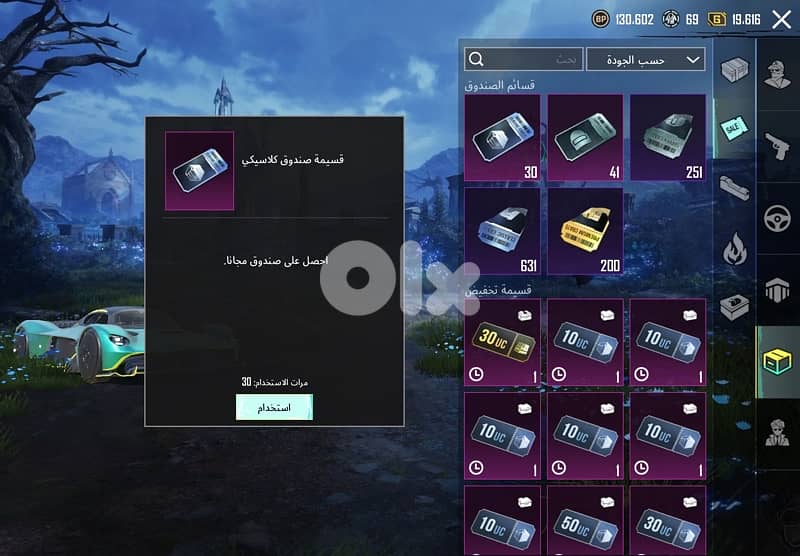
Task: Click the green استخدام (Use) button
Action: [x=274, y=407]
